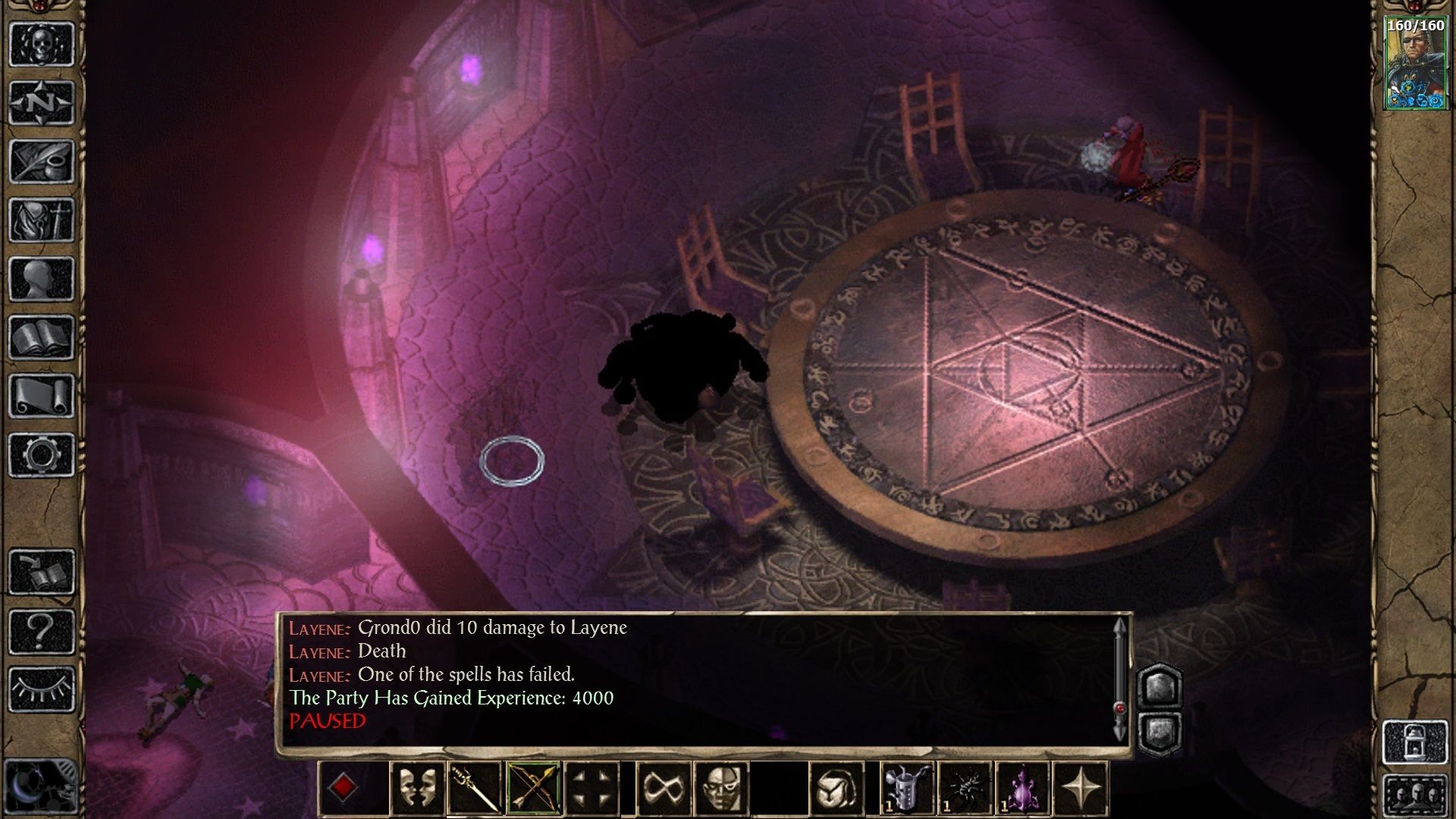1456x819 pixels.
Task: Toggle the question mark help button
Action: tap(42, 631)
